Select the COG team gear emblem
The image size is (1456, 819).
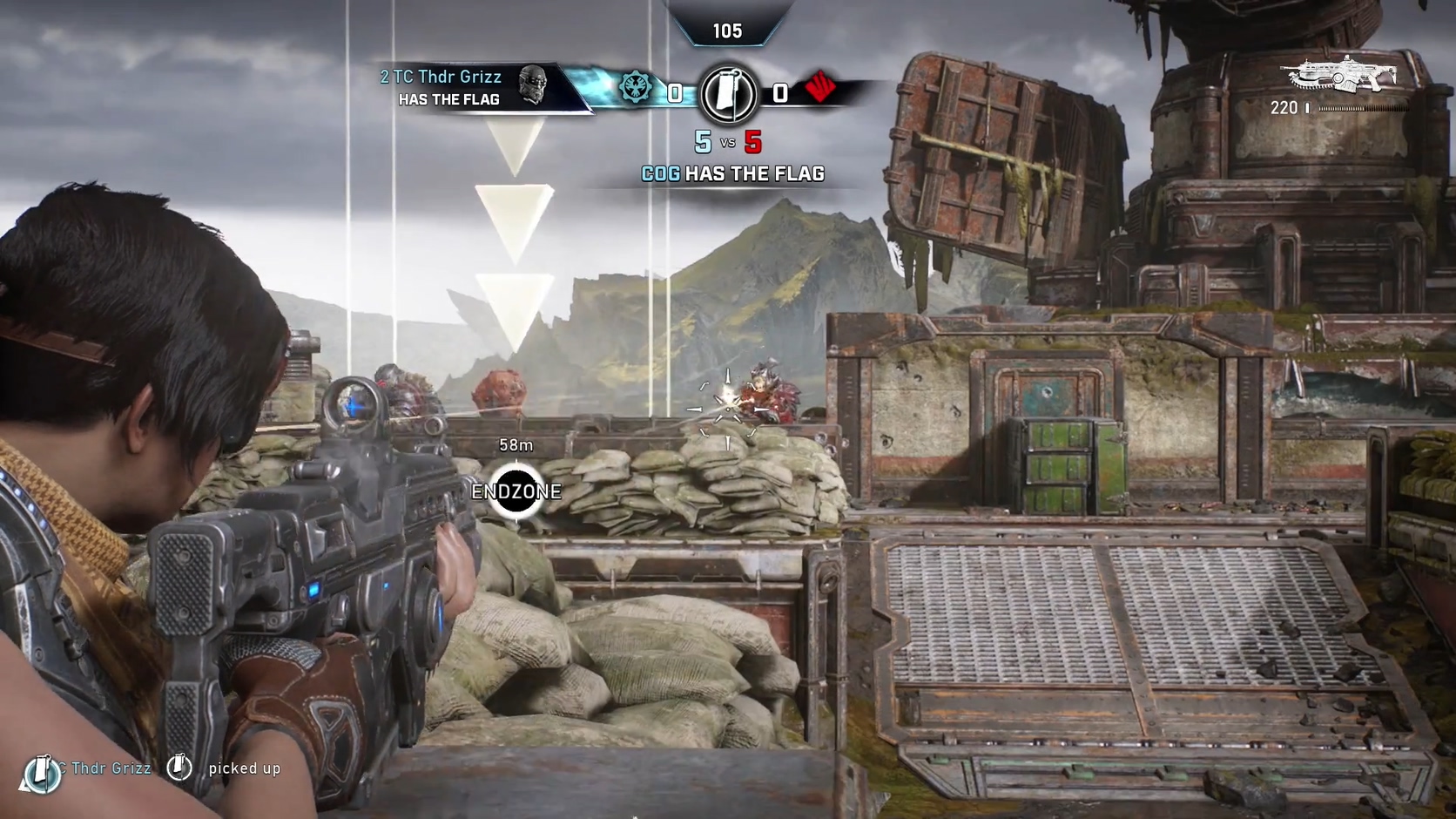click(636, 88)
